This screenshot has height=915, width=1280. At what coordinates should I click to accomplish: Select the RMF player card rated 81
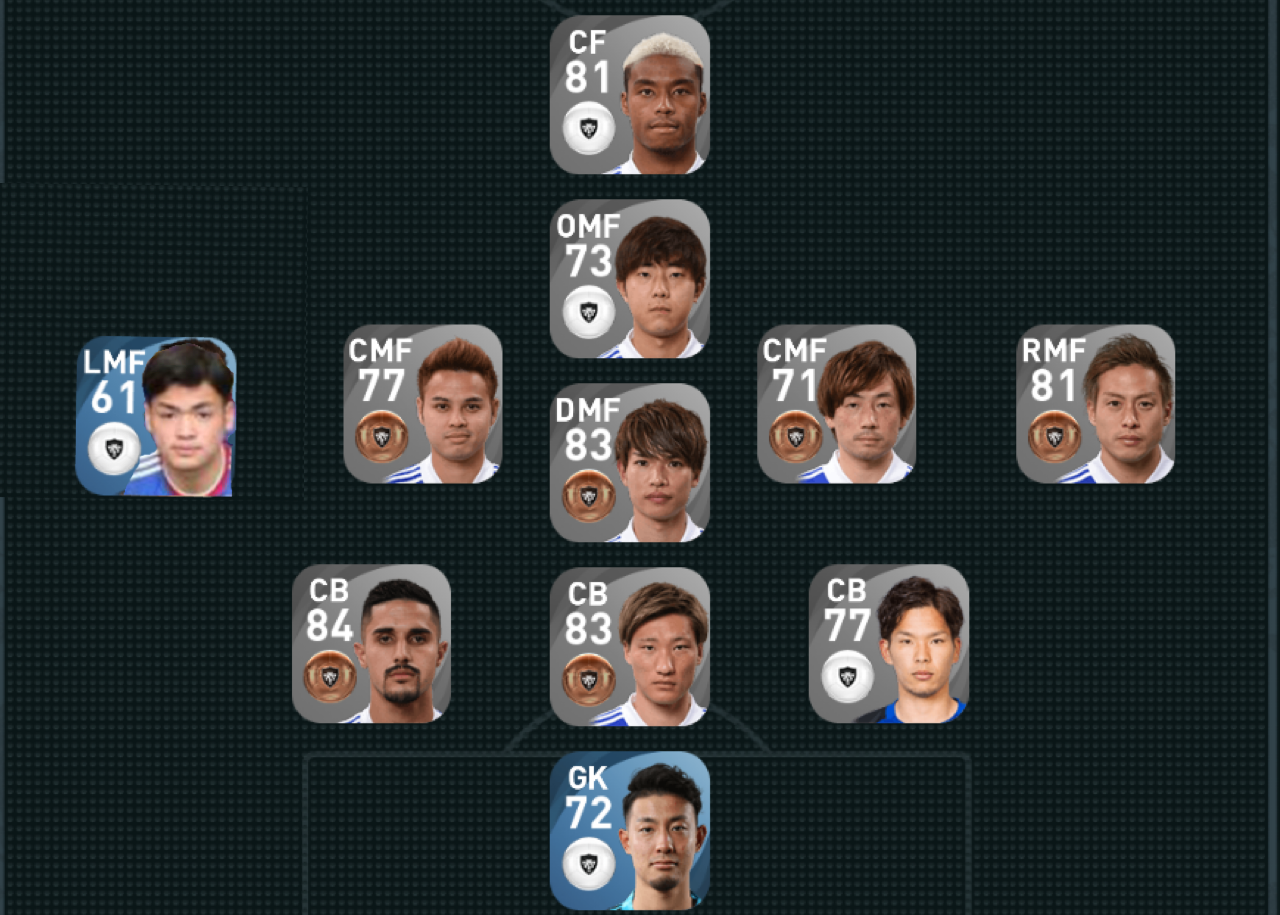(x=1095, y=404)
